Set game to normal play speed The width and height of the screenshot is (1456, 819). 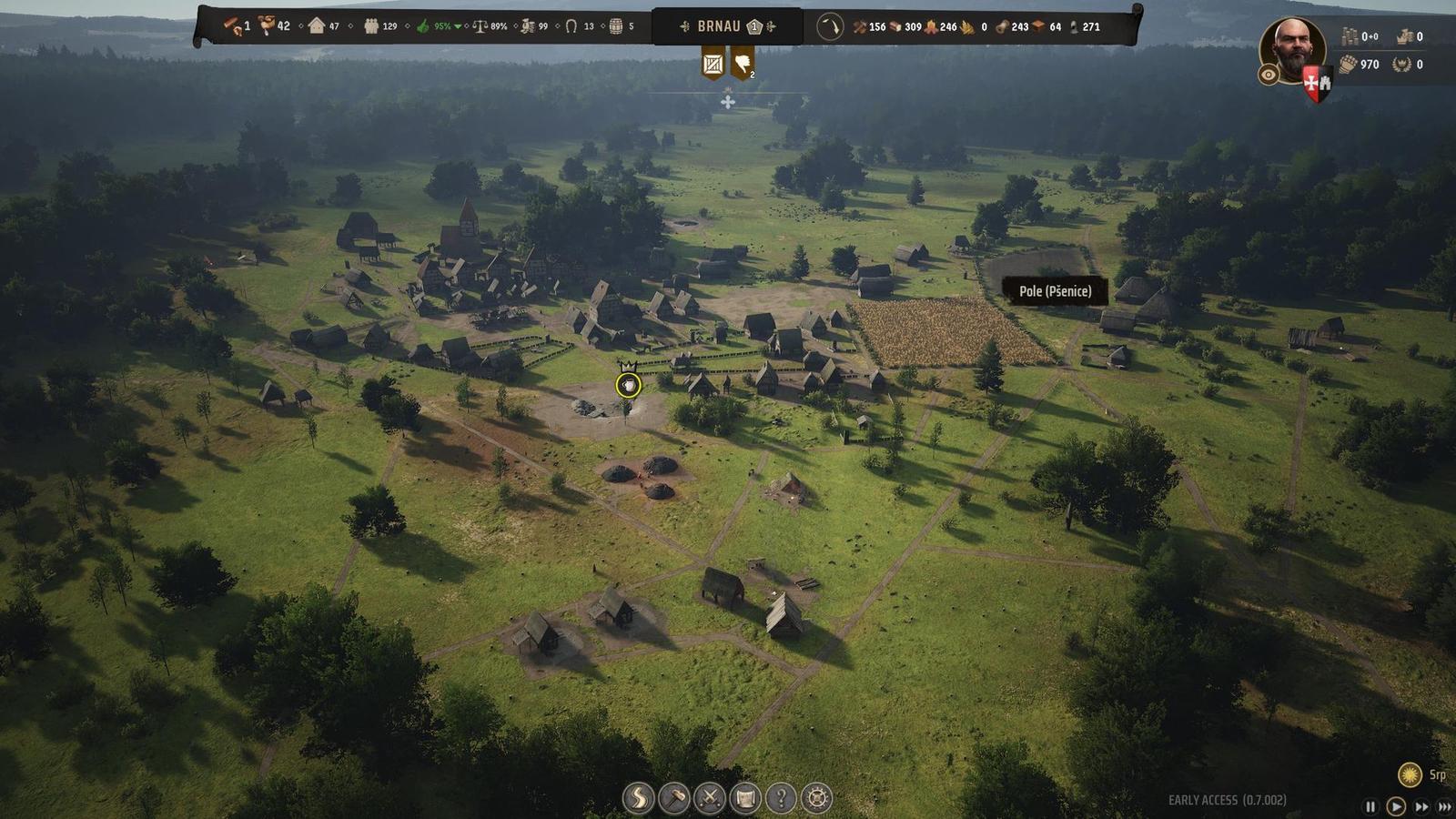coord(1395,806)
